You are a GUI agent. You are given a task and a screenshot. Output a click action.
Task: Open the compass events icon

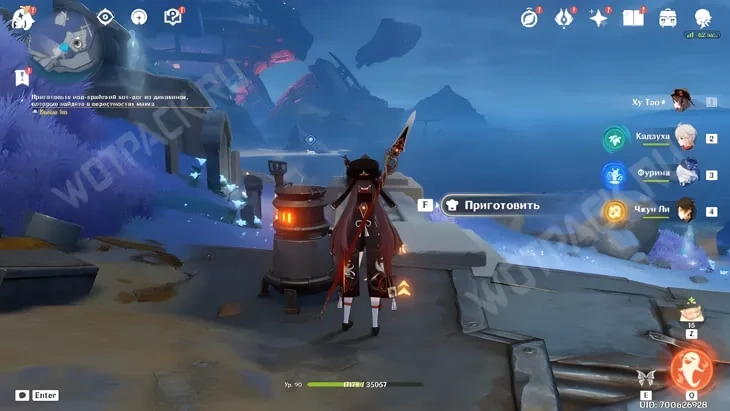pyautogui.click(x=530, y=17)
